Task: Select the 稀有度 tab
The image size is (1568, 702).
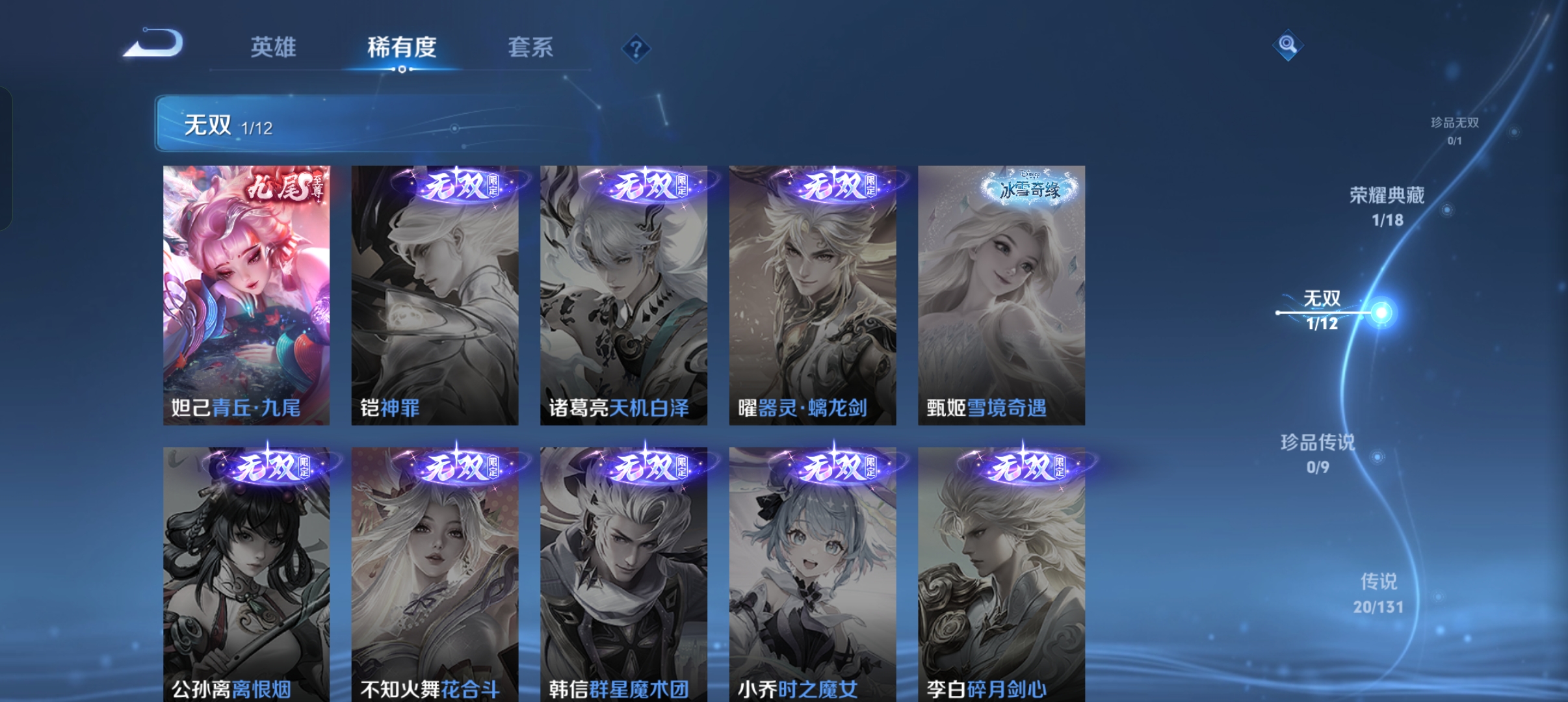Action: pyautogui.click(x=402, y=47)
